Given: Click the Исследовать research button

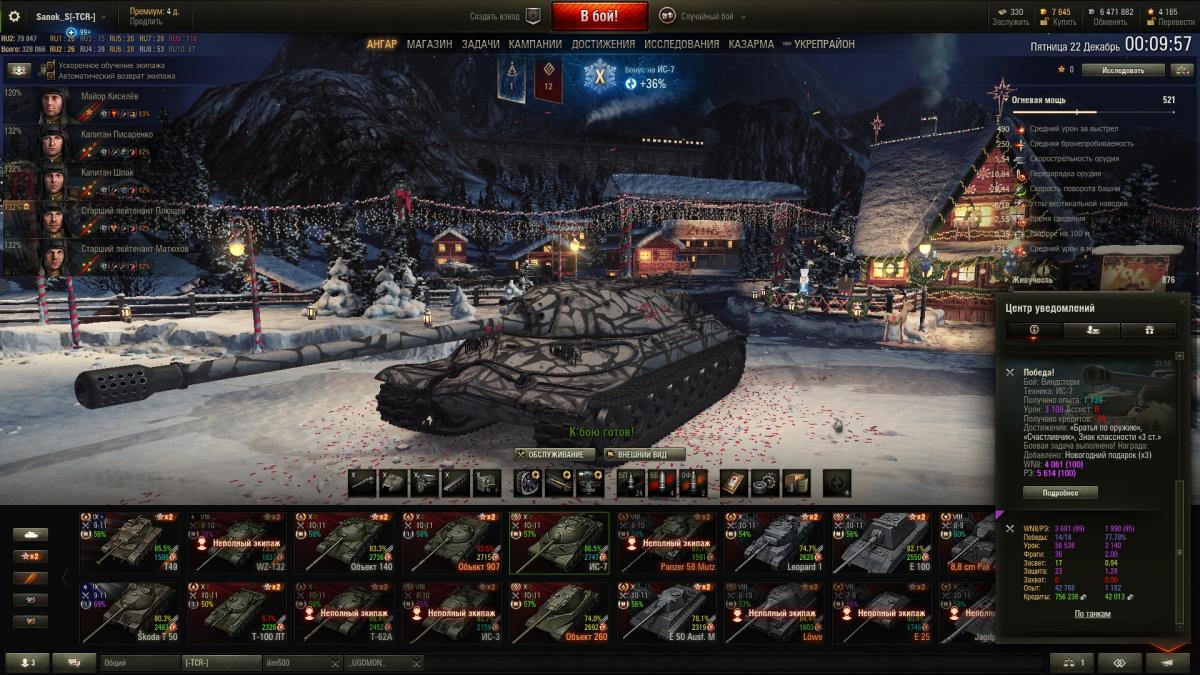Looking at the screenshot, I should 1123,70.
